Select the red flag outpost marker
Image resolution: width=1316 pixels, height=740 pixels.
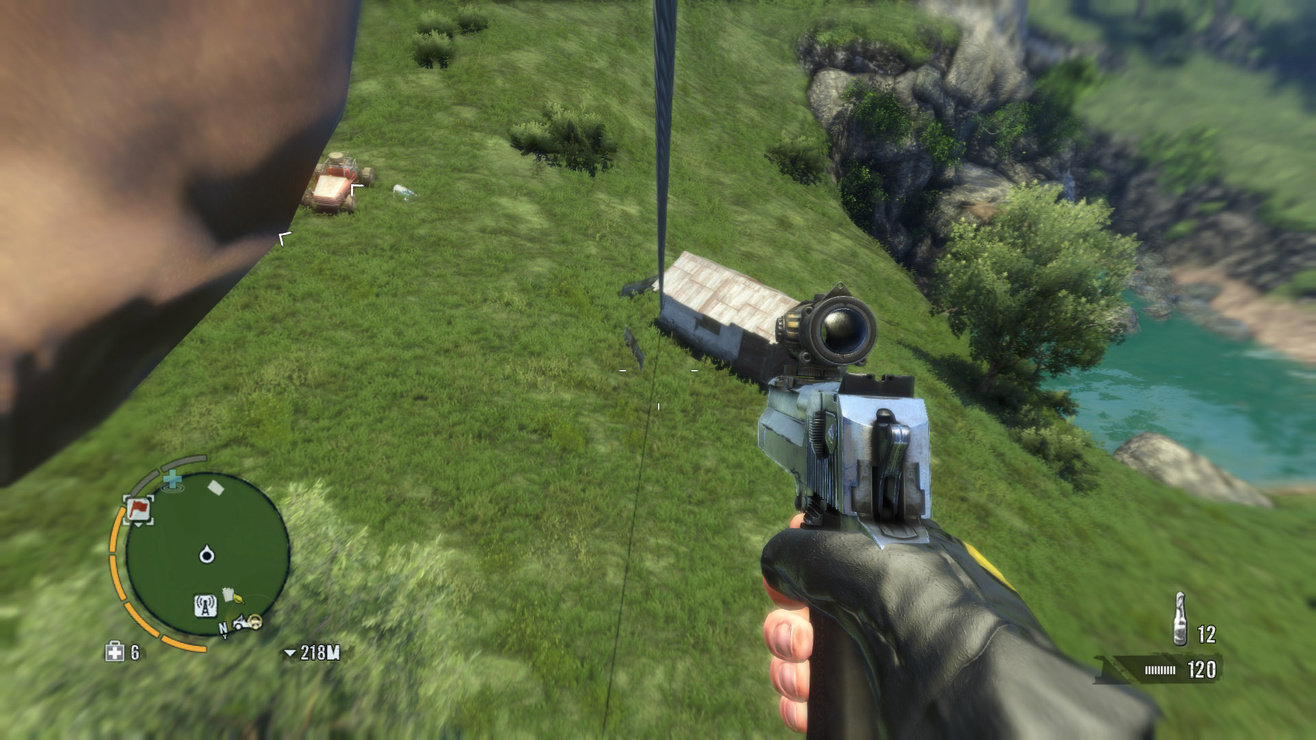pyautogui.click(x=138, y=510)
